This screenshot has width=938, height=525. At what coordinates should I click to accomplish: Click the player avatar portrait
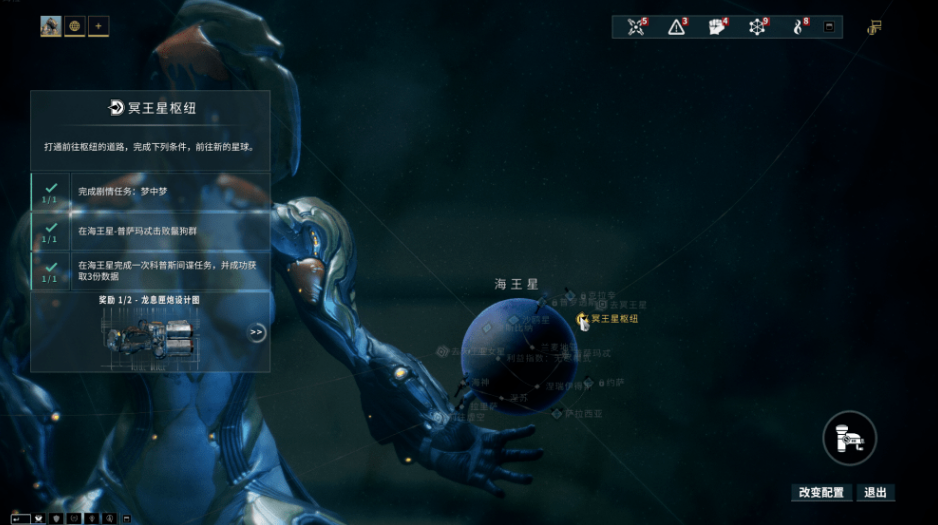point(51,26)
